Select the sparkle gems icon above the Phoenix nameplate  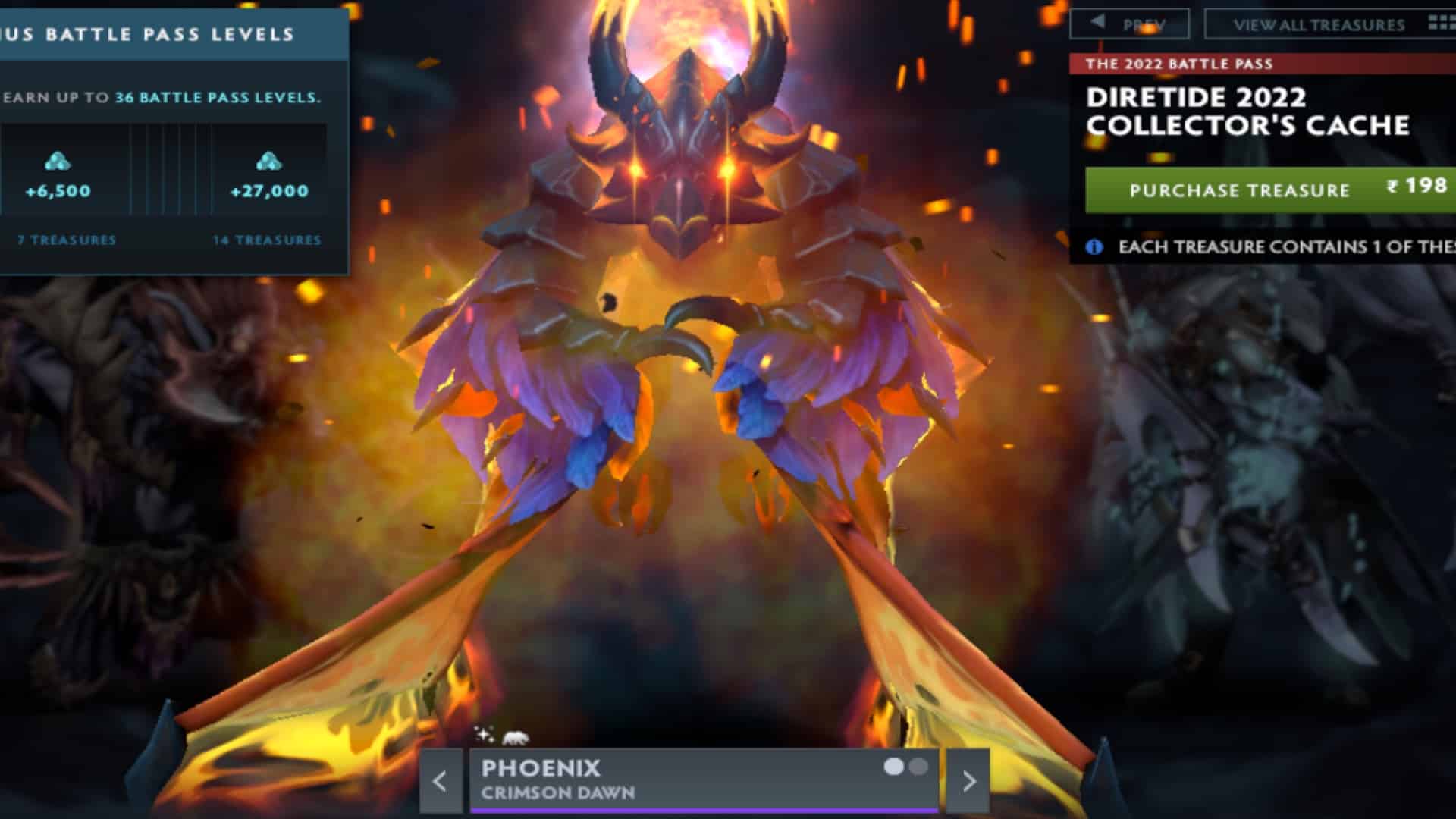(x=482, y=735)
